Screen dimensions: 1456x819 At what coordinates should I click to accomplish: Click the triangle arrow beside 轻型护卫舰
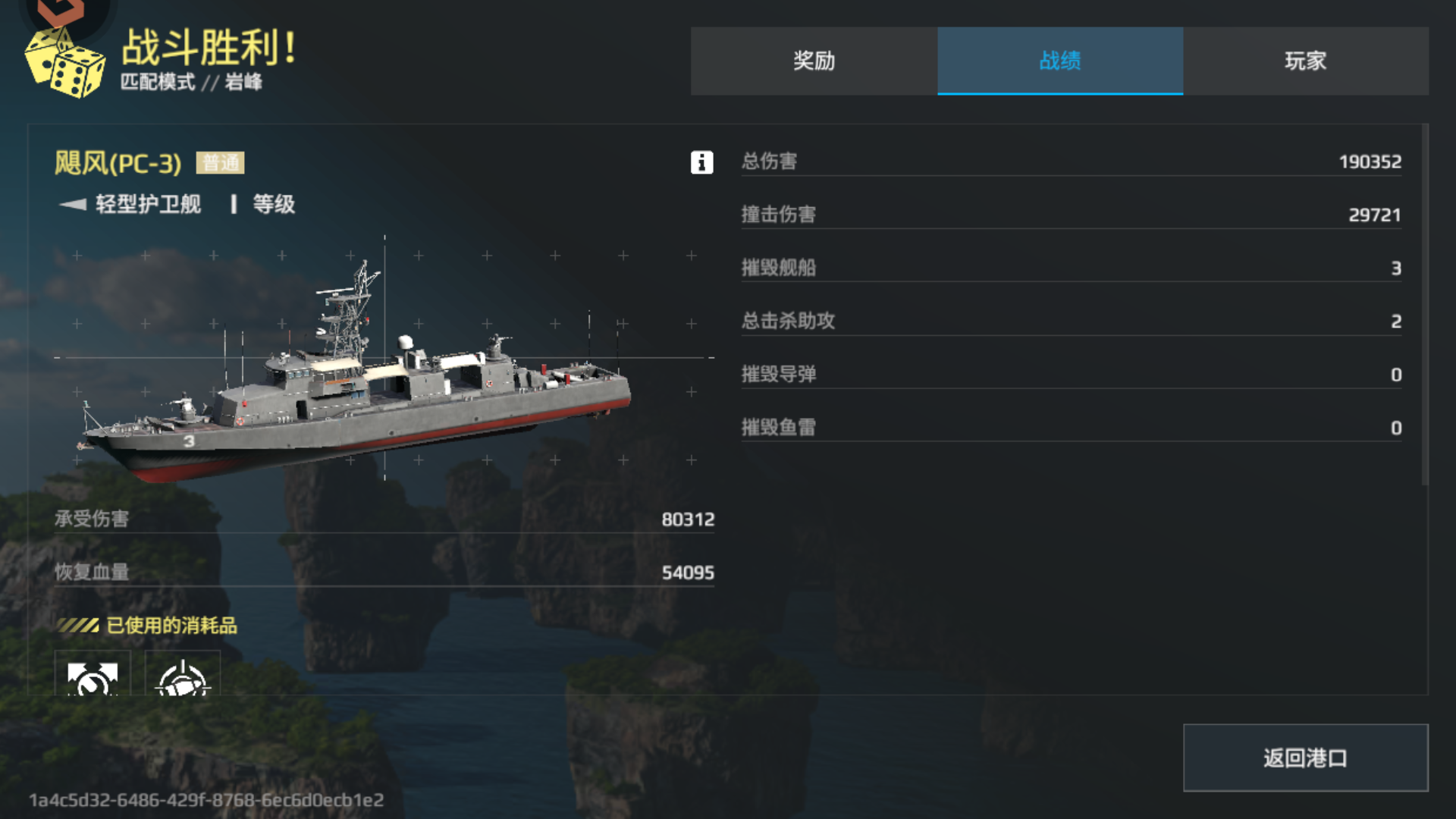(x=71, y=204)
